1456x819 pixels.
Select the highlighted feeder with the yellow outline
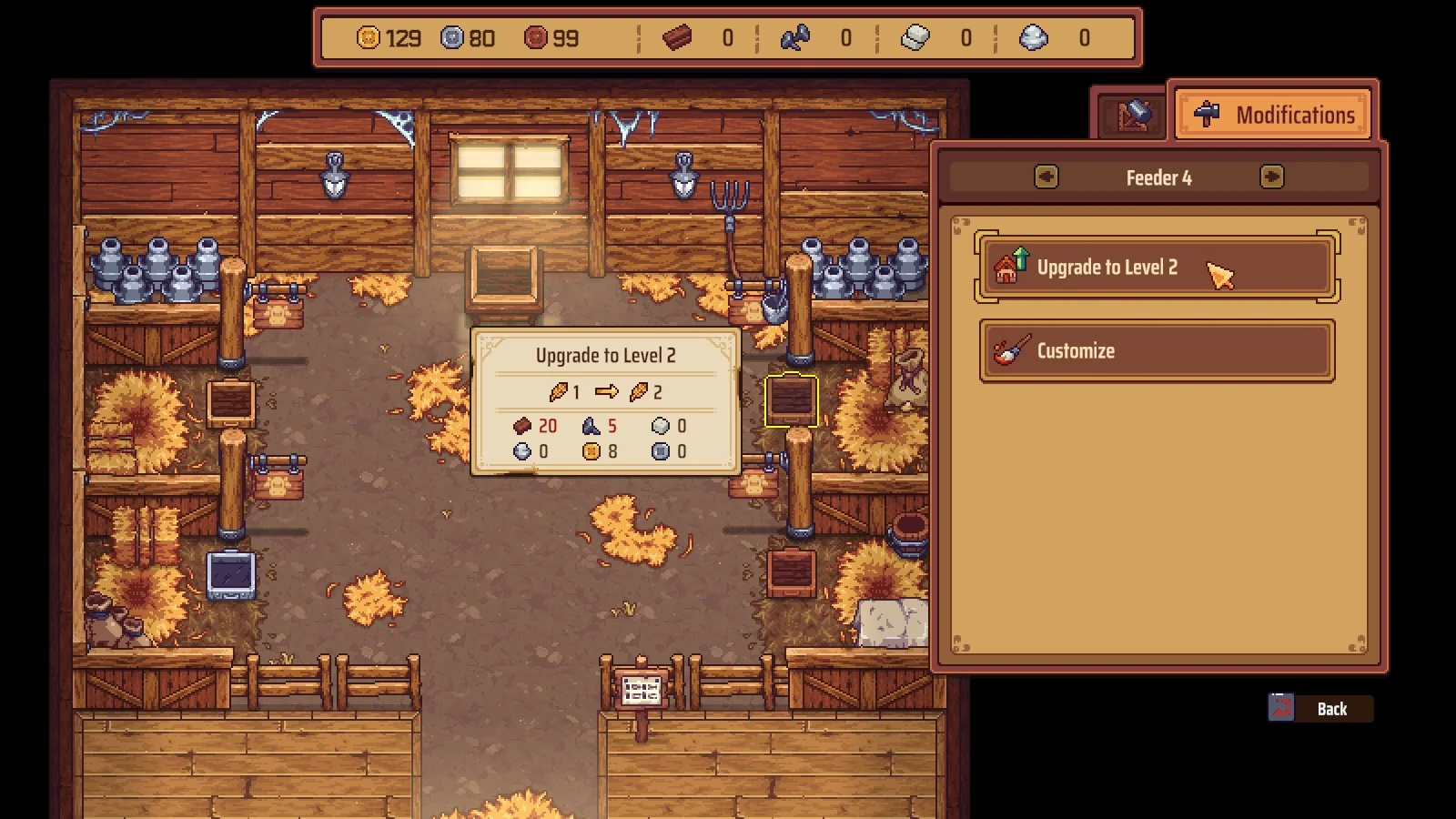tap(791, 400)
